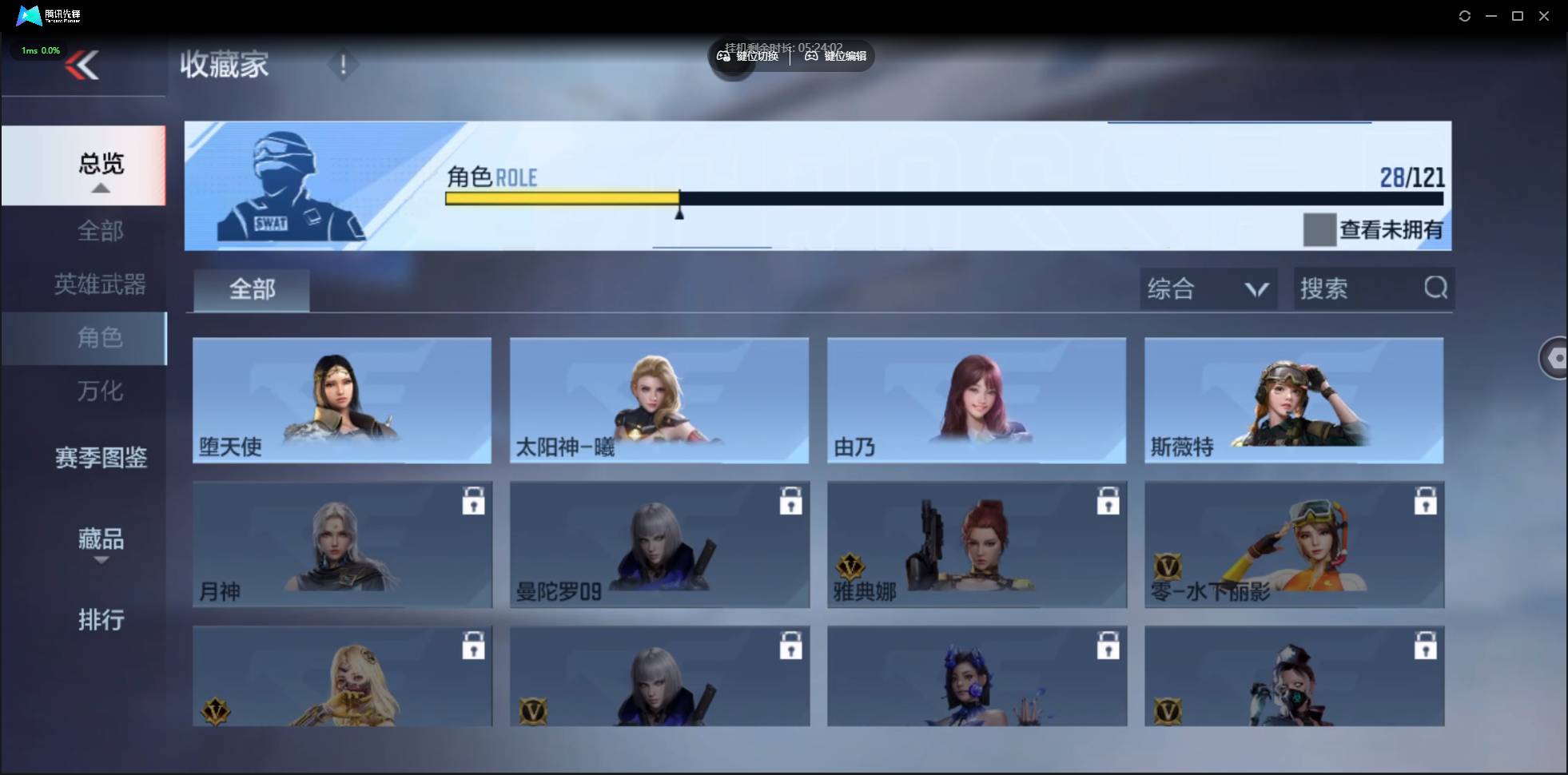
Task: Select the 由乃 character thumbnail
Action: pyautogui.click(x=976, y=400)
